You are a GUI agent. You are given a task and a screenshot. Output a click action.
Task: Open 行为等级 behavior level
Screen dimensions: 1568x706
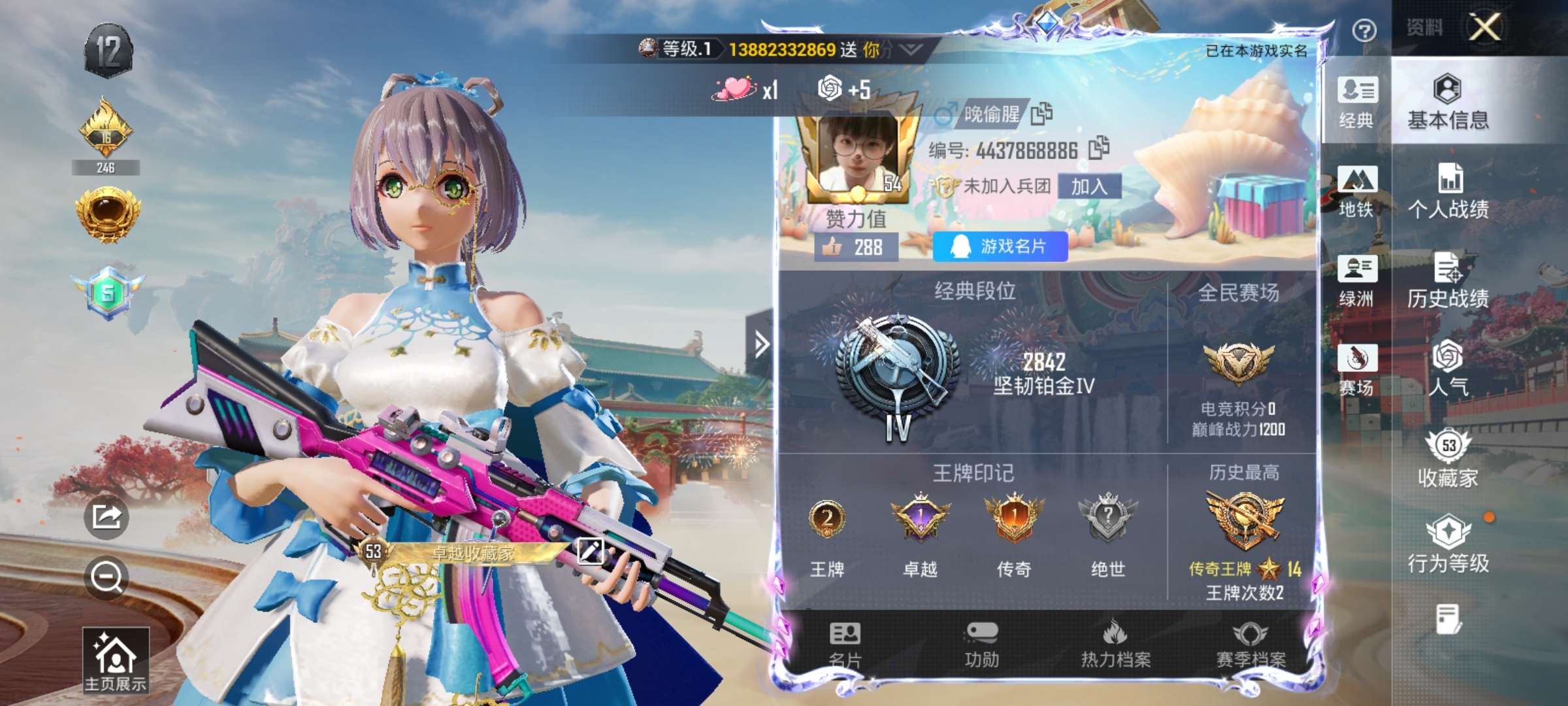coord(1448,545)
